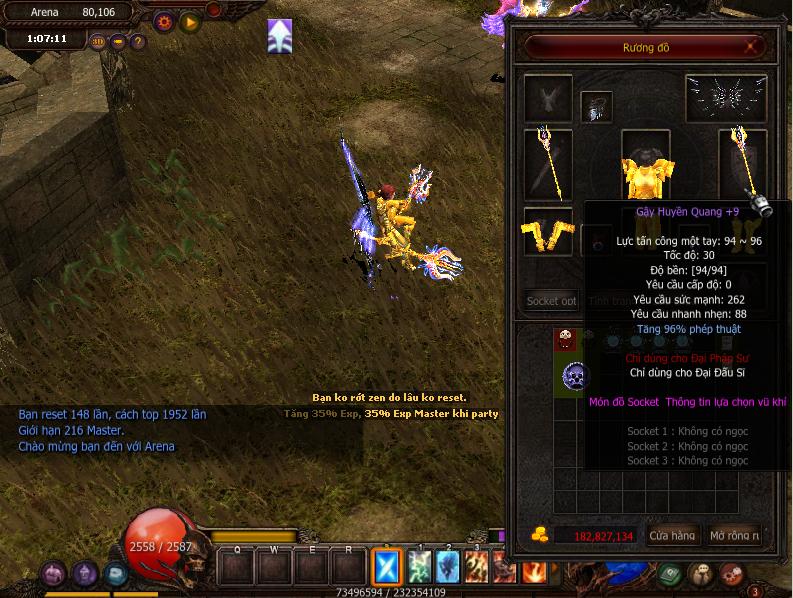This screenshot has width=793, height=598.
Task: Click the Socket opt button
Action: 552,300
